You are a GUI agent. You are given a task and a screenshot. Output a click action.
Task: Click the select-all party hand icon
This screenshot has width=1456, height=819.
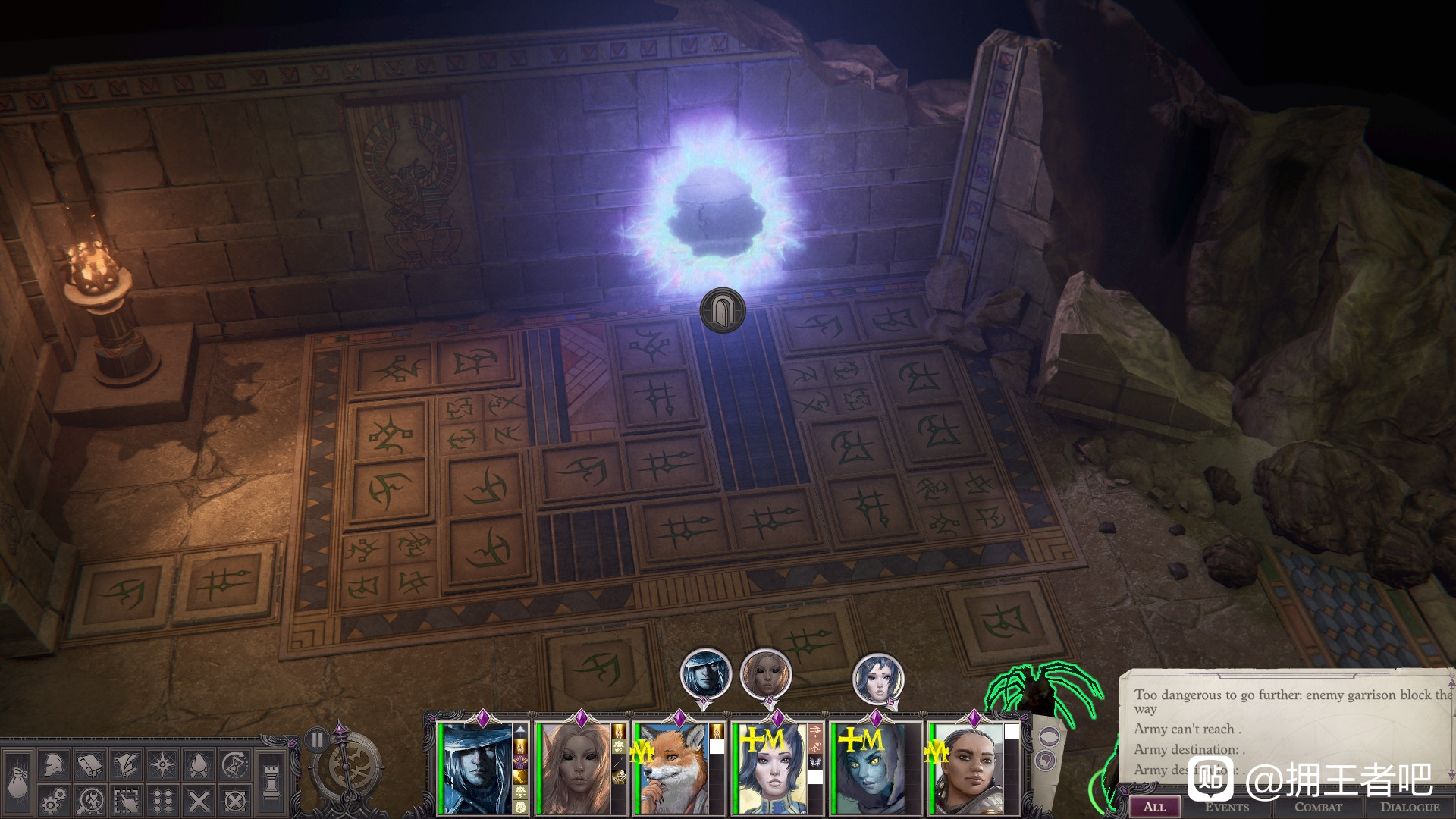point(126,801)
